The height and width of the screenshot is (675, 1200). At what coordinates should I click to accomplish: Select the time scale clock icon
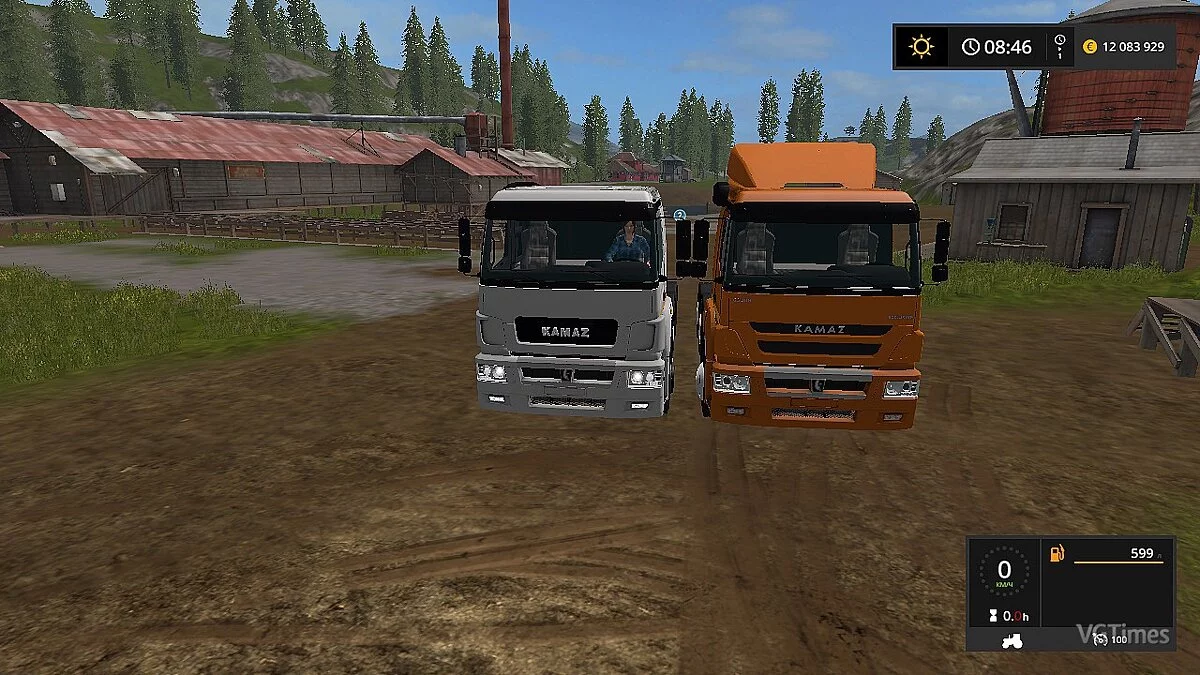[1059, 46]
